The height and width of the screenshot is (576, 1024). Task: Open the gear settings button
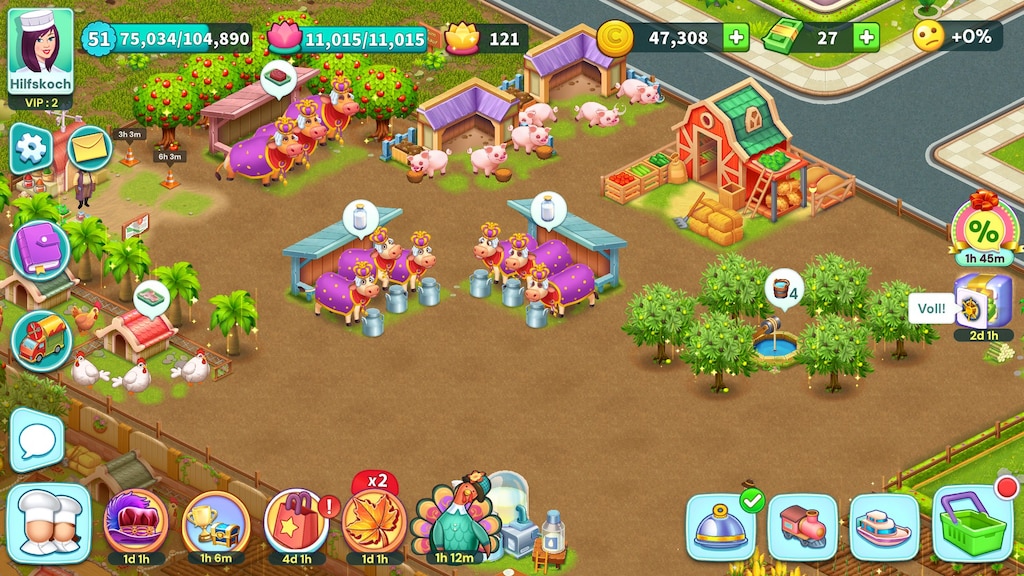(30, 148)
